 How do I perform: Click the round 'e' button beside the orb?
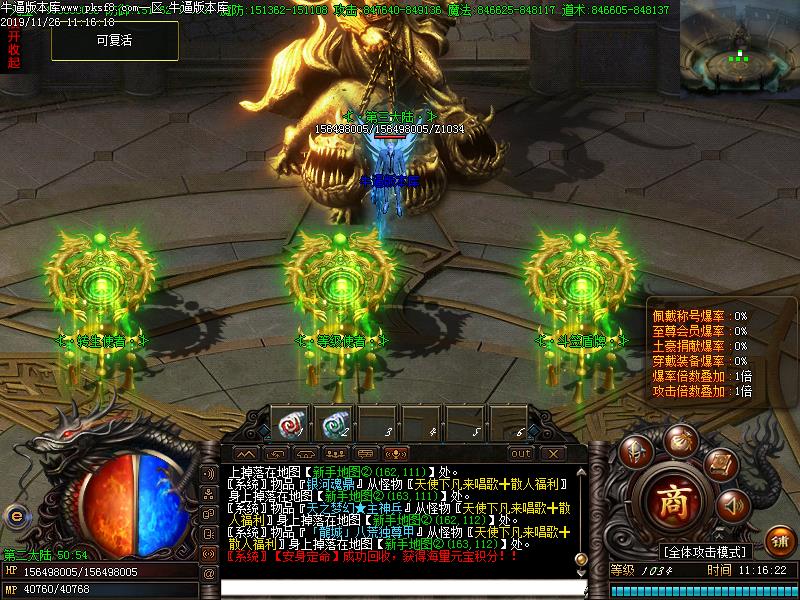click(x=15, y=515)
